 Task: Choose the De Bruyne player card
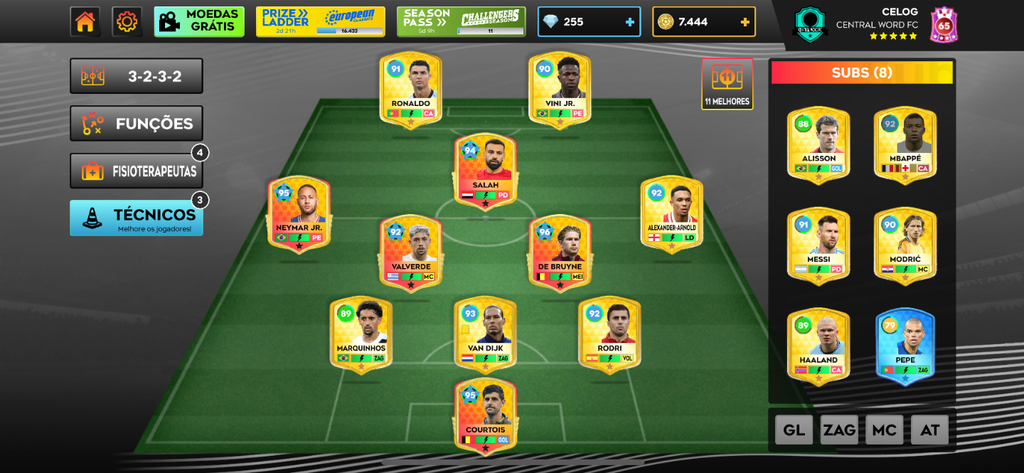click(x=560, y=253)
